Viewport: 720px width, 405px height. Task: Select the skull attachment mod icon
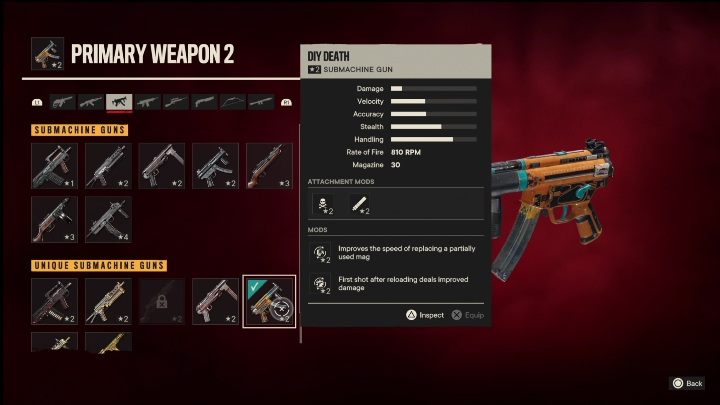click(326, 207)
